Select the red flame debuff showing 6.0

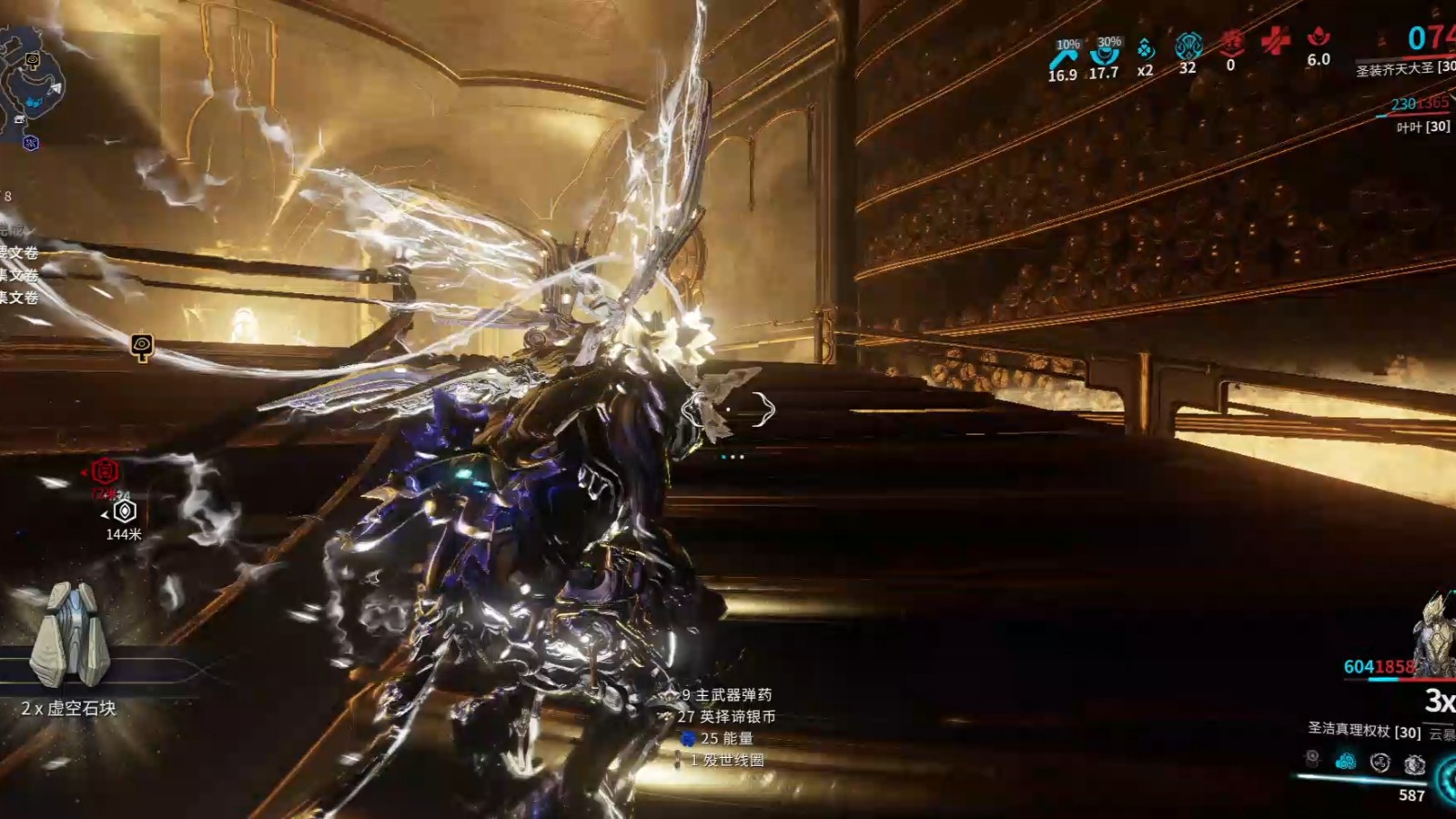coord(1319,38)
